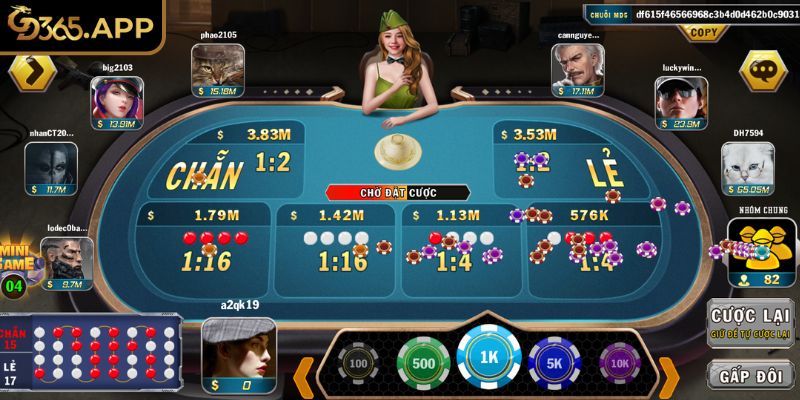Choose the purple 10K chip
The width and height of the screenshot is (800, 400).
tap(620, 363)
